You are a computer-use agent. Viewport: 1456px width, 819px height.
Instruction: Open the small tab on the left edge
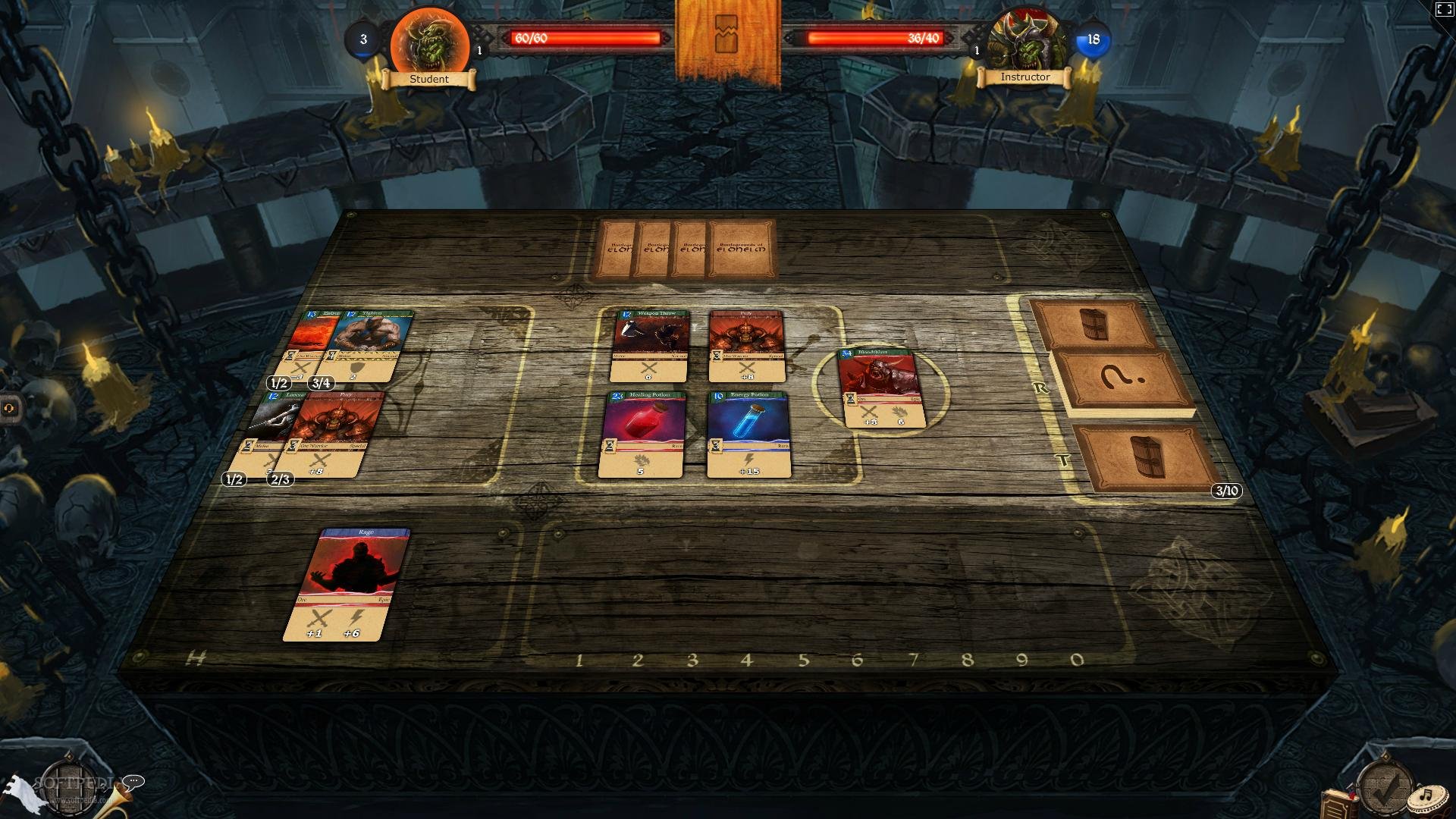pyautogui.click(x=9, y=407)
